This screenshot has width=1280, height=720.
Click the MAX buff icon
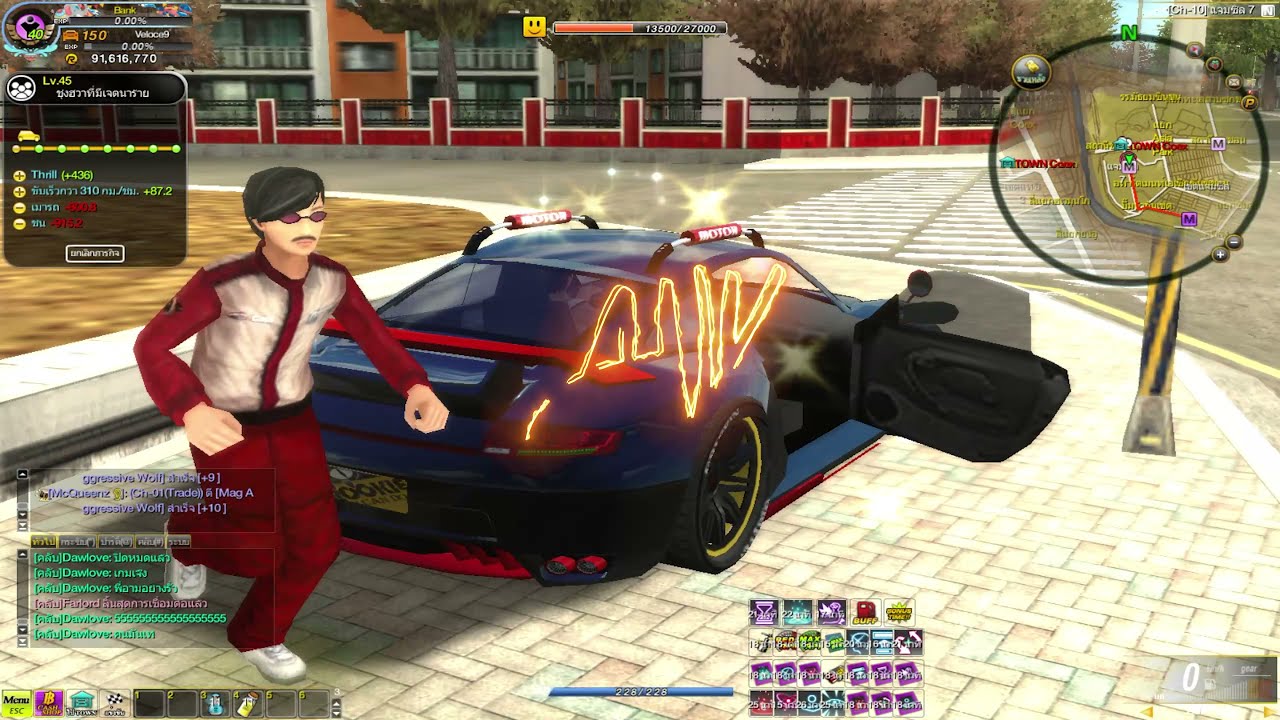tap(808, 642)
